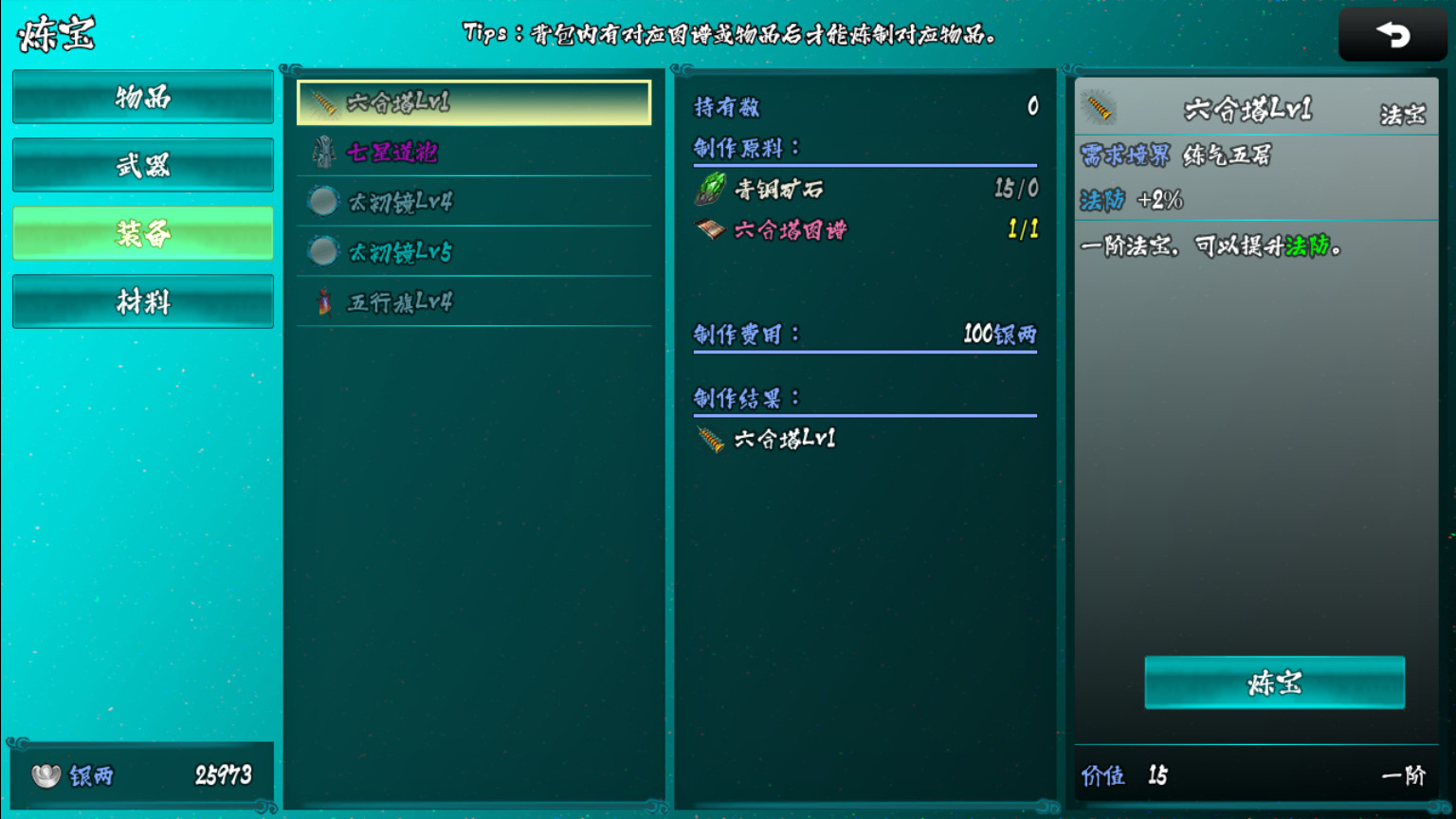Click the 25973 silver amount display
The image size is (1456, 819).
coord(223,774)
